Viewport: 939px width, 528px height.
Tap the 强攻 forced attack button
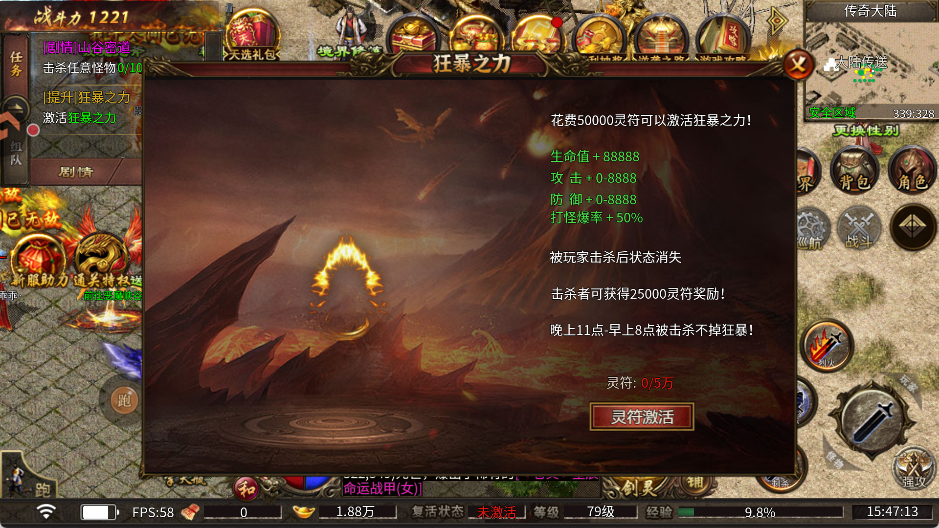coord(913,469)
